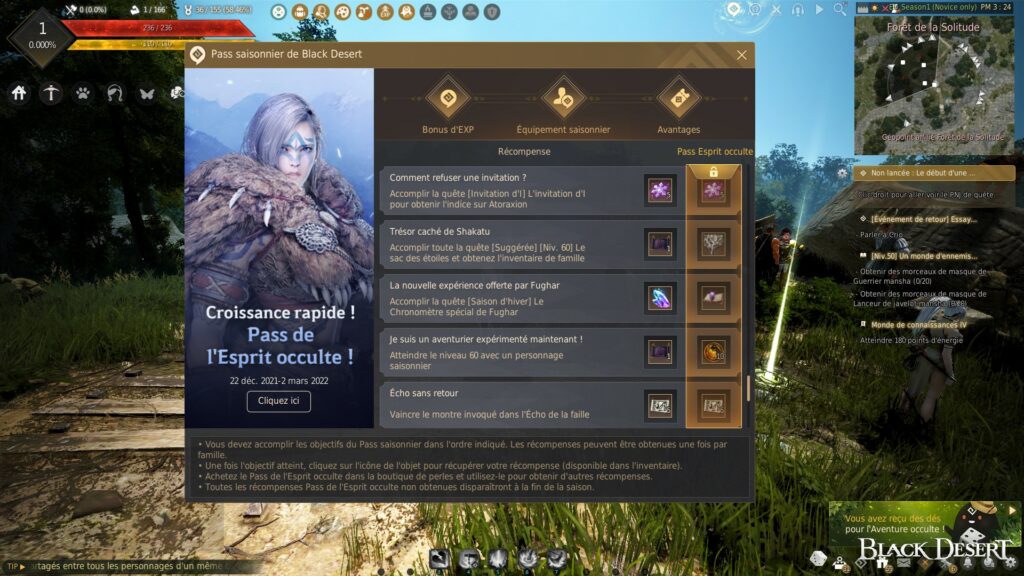Image resolution: width=1024 pixels, height=576 pixels.
Task: Open the 'Monde de connaissances IV' quest
Action: (x=918, y=324)
